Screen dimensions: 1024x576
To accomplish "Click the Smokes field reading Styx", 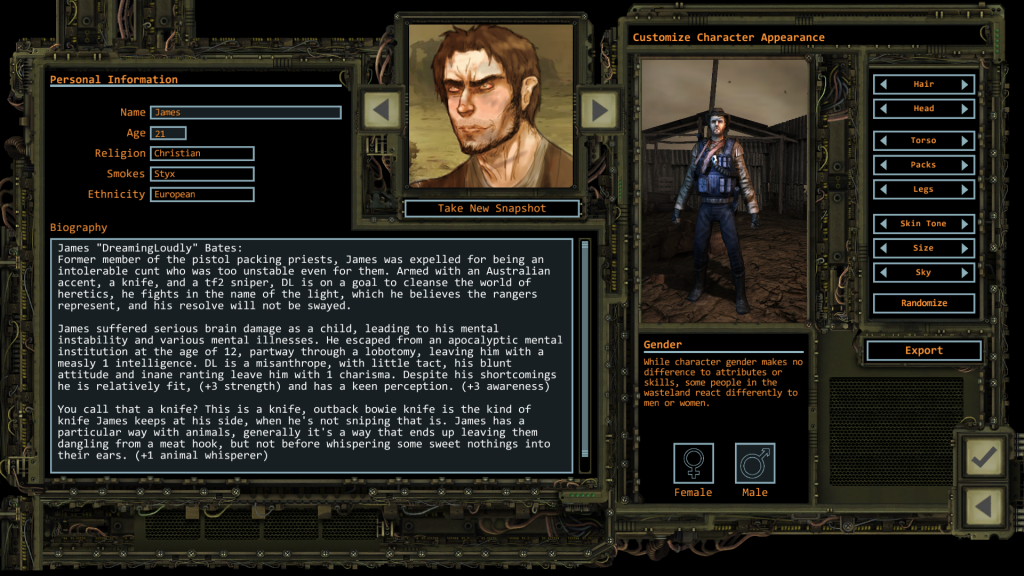I will click(x=202, y=174).
